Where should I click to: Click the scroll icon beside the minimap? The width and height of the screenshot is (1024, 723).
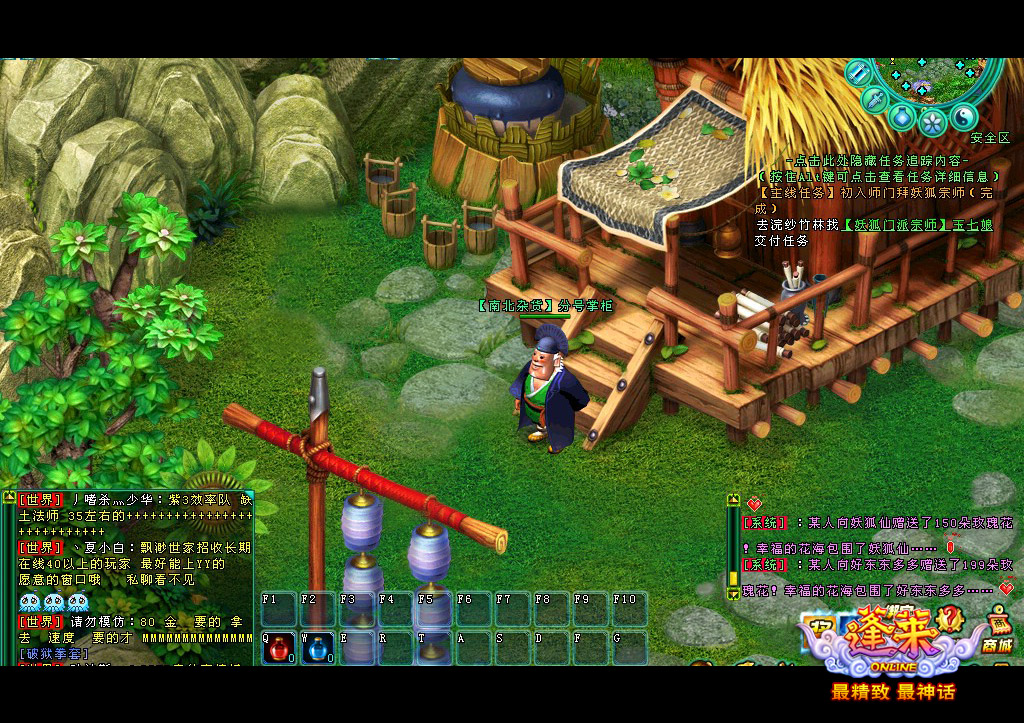(x=857, y=72)
